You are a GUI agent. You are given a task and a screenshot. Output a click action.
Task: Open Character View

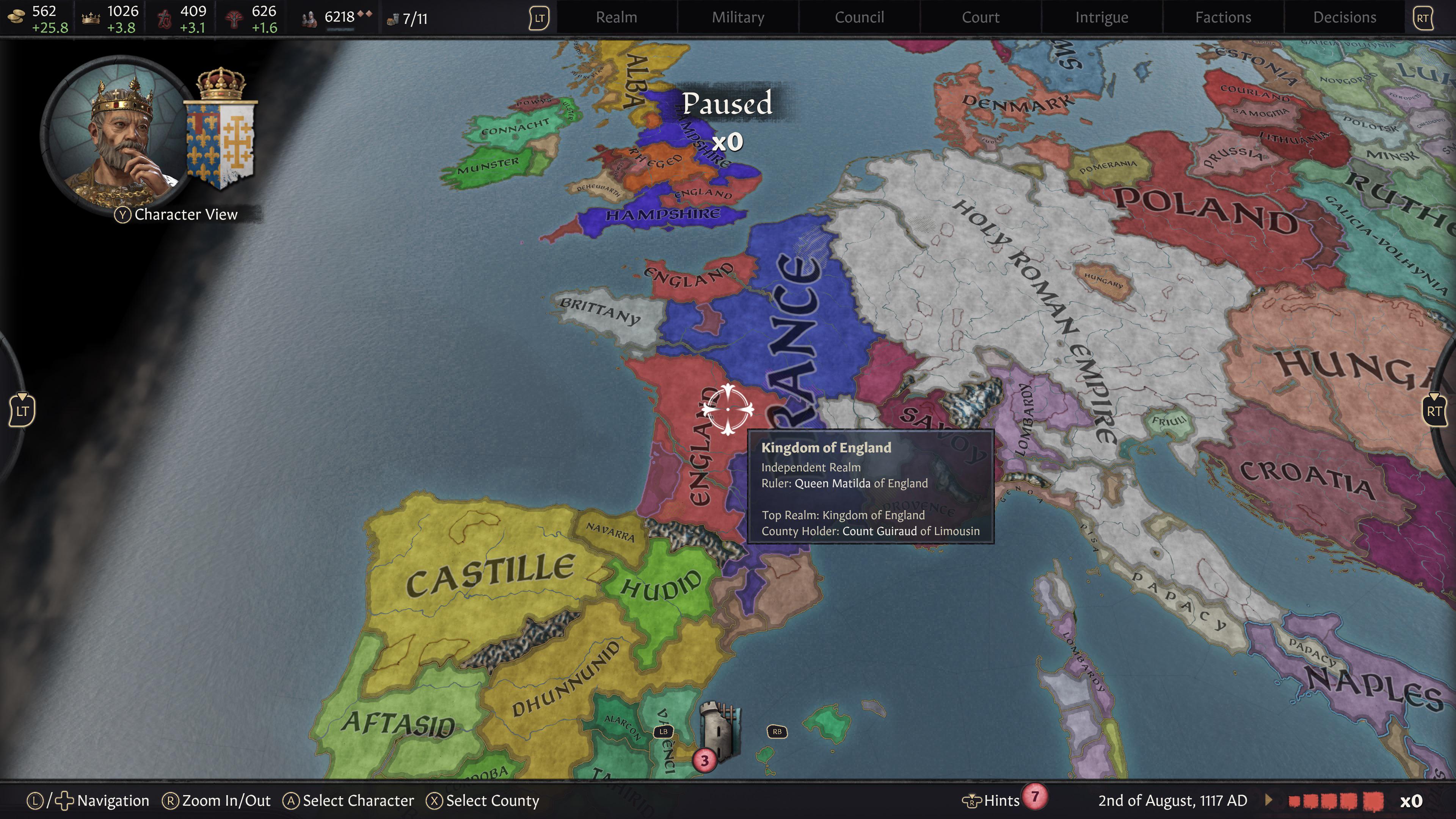tap(175, 214)
